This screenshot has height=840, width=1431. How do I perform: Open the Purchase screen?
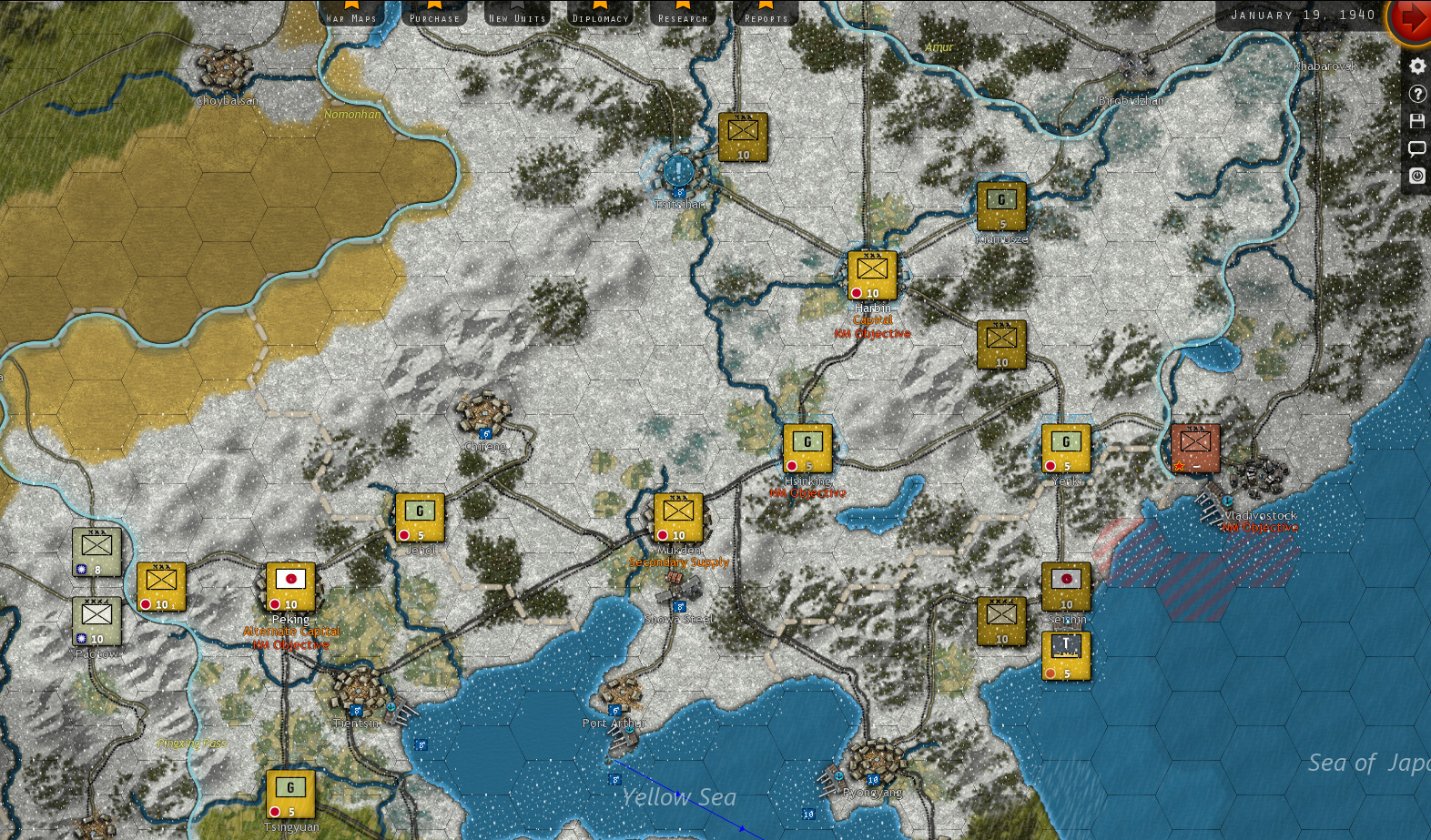435,15
